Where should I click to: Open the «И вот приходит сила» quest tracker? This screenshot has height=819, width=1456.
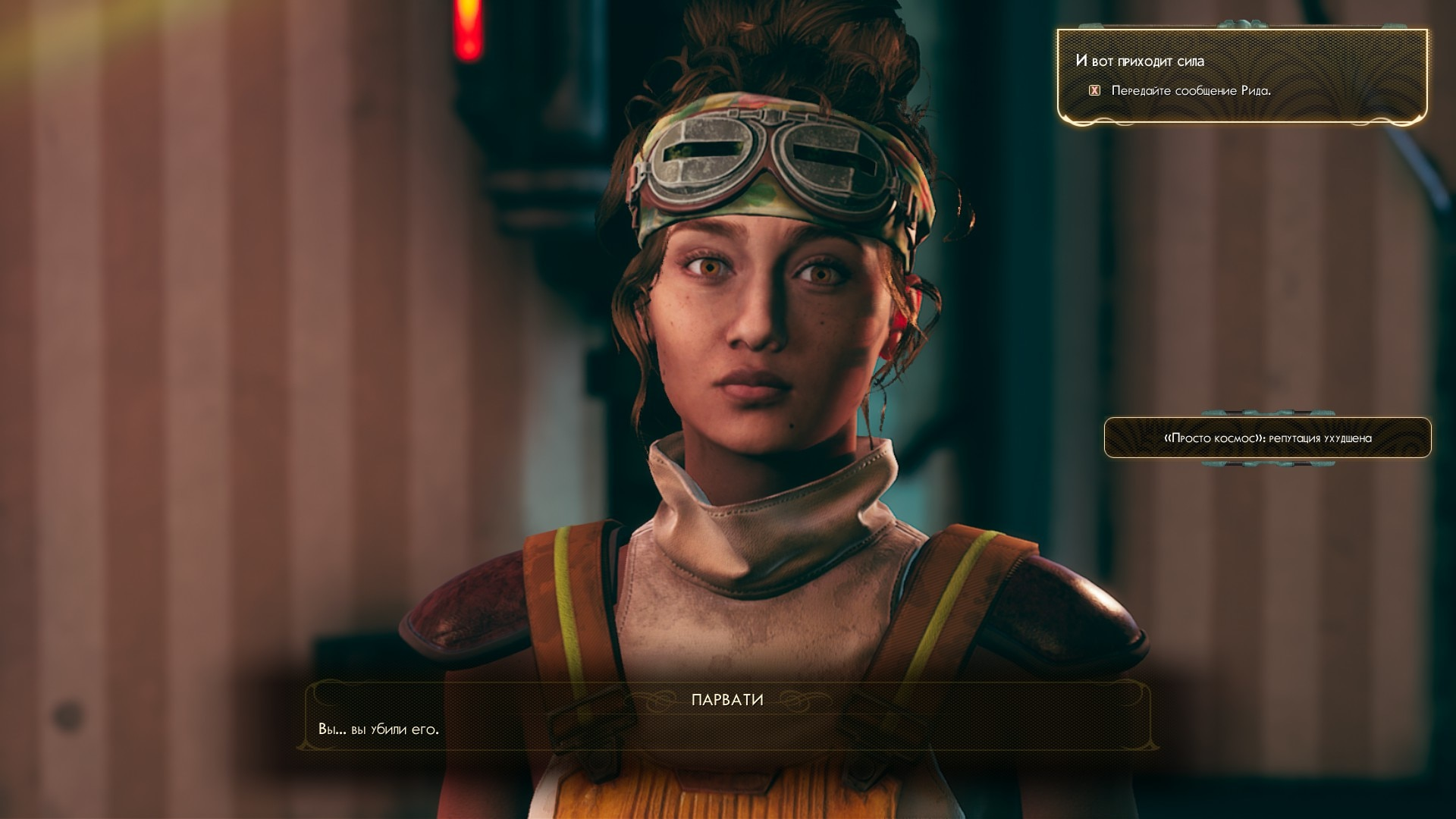[1139, 61]
